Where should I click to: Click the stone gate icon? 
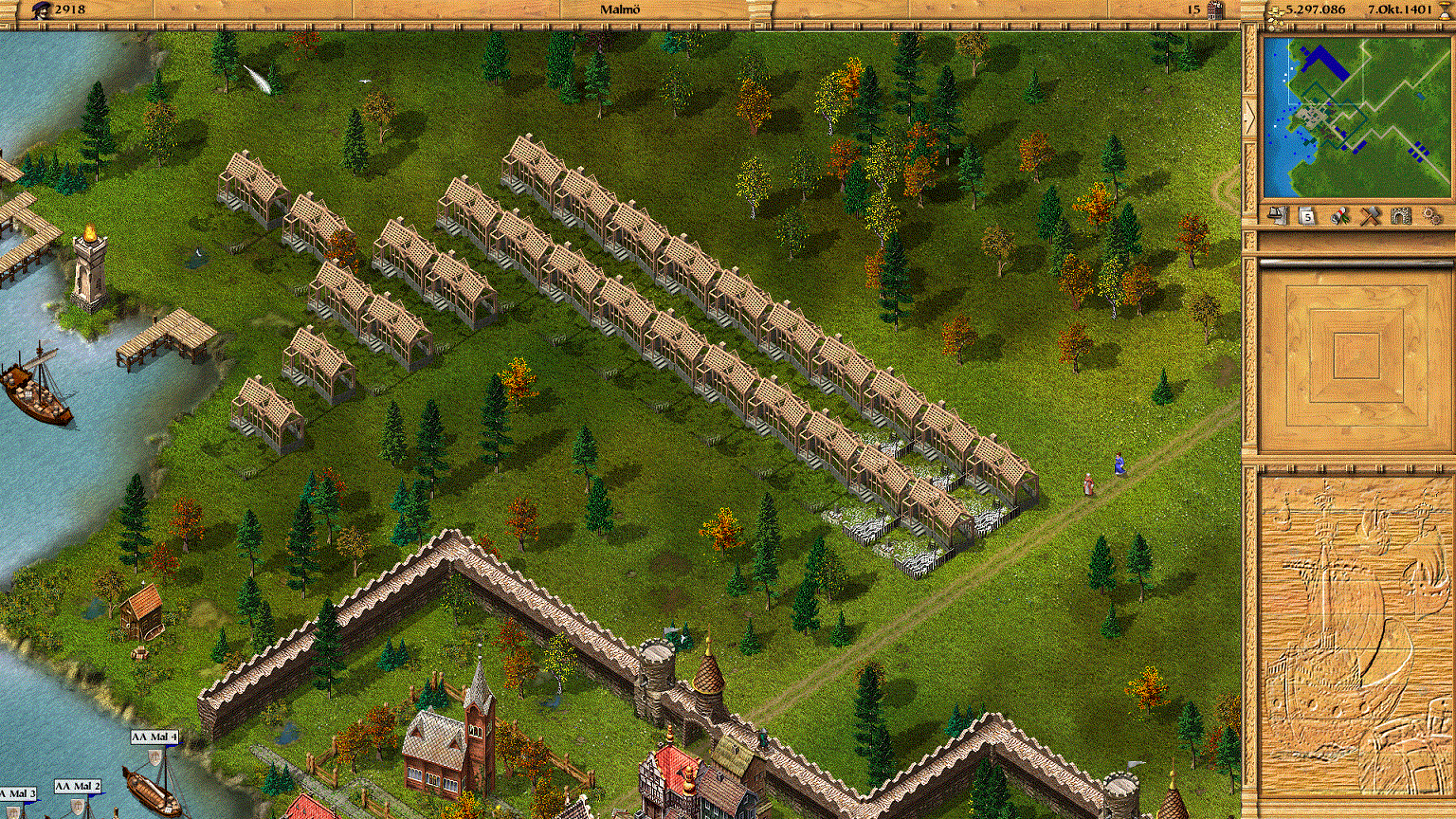coord(1401,216)
